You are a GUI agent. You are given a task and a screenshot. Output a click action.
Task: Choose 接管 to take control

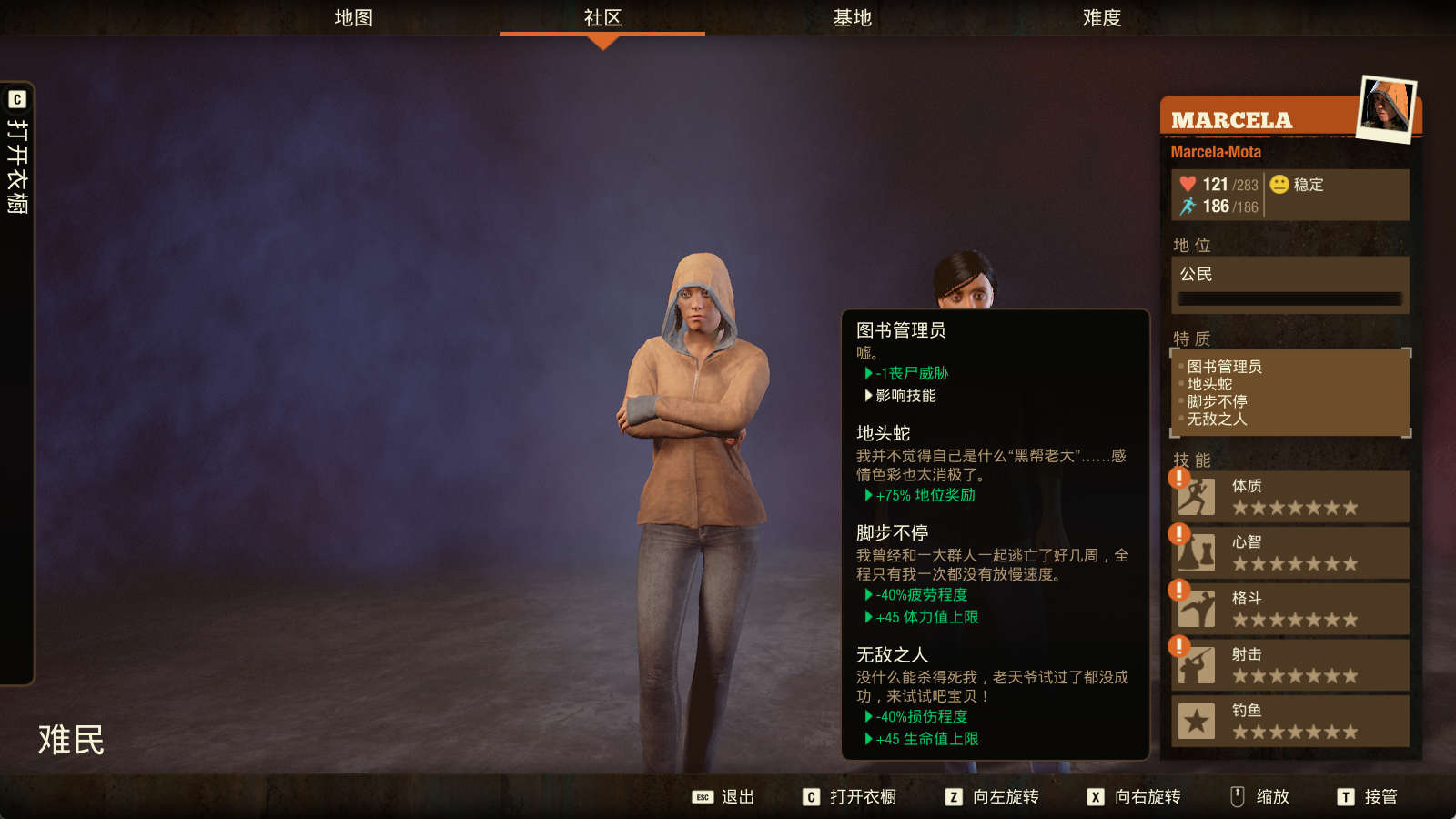(x=1368, y=797)
